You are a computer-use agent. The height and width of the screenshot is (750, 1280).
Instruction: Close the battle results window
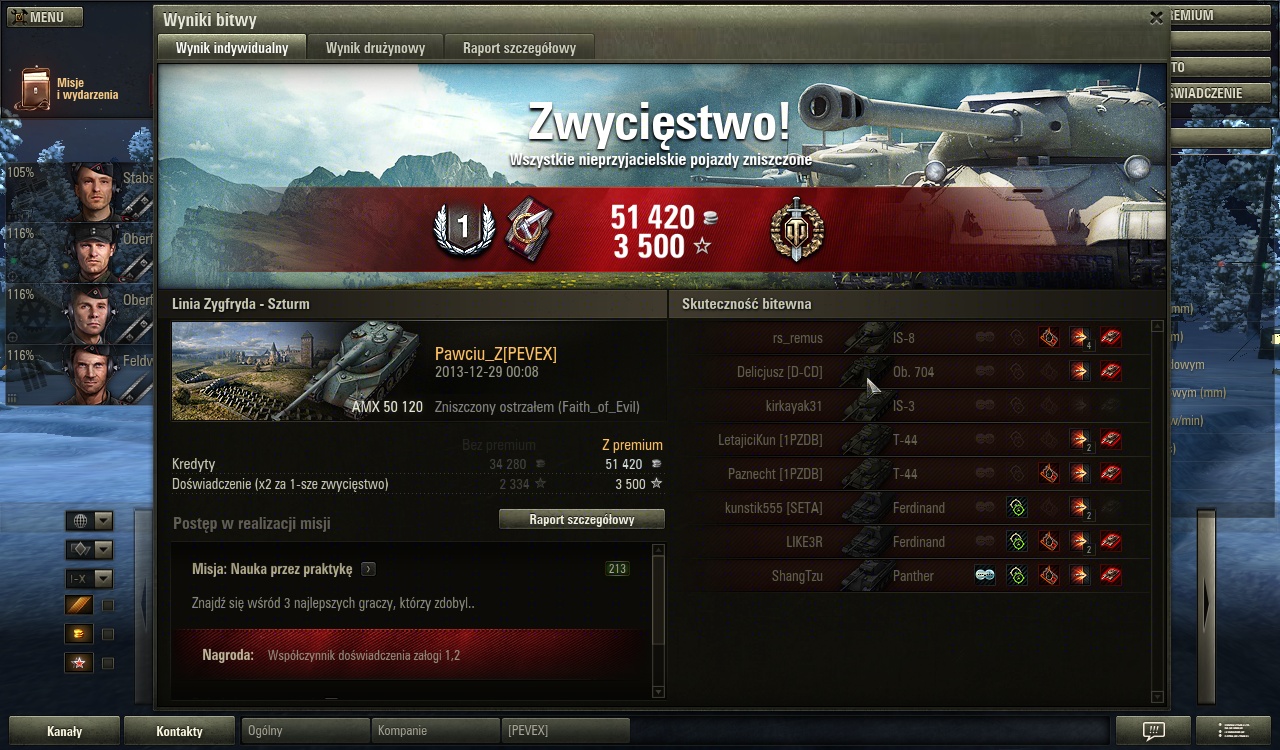[x=1156, y=18]
